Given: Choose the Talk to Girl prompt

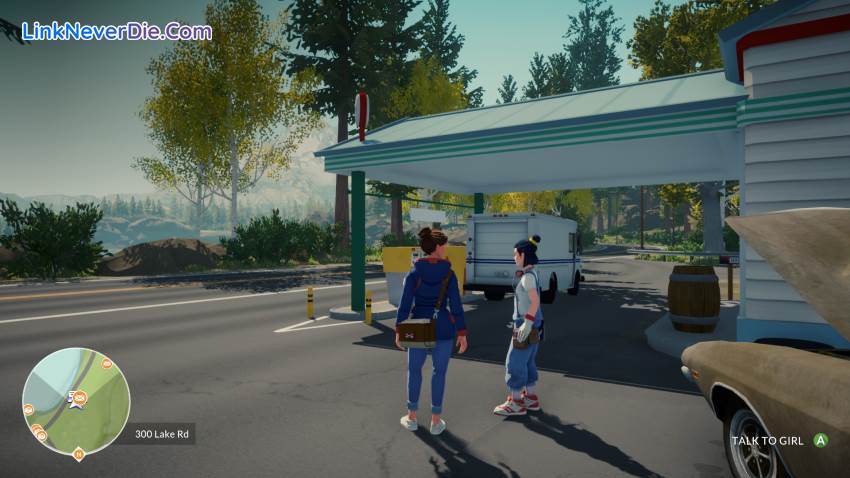Looking at the screenshot, I should (x=779, y=440).
